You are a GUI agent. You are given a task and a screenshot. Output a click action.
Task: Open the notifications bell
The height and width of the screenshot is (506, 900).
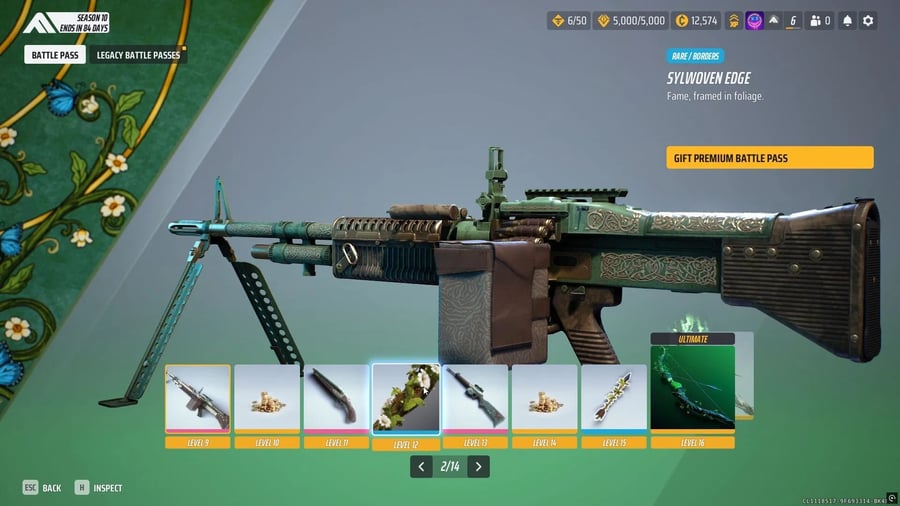coord(846,20)
